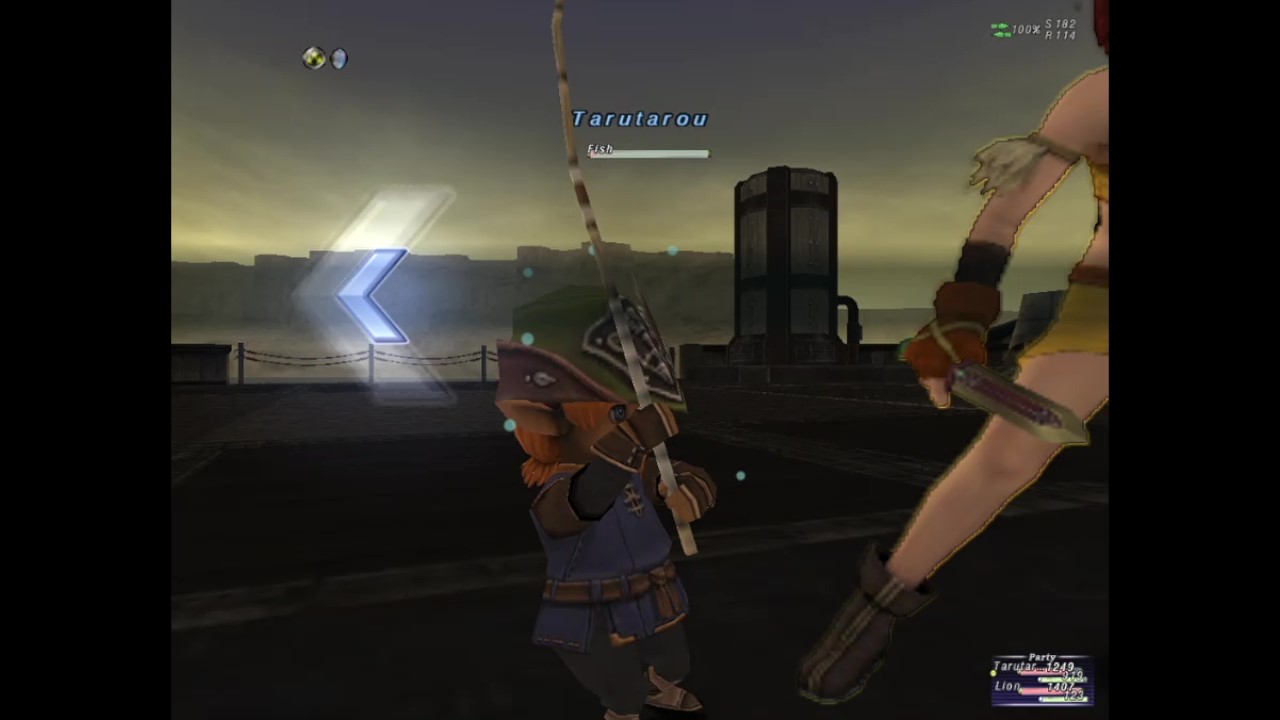Viewport: 1280px width, 720px height.
Task: Click the S 182 signal strength indicator
Action: (x=1061, y=24)
